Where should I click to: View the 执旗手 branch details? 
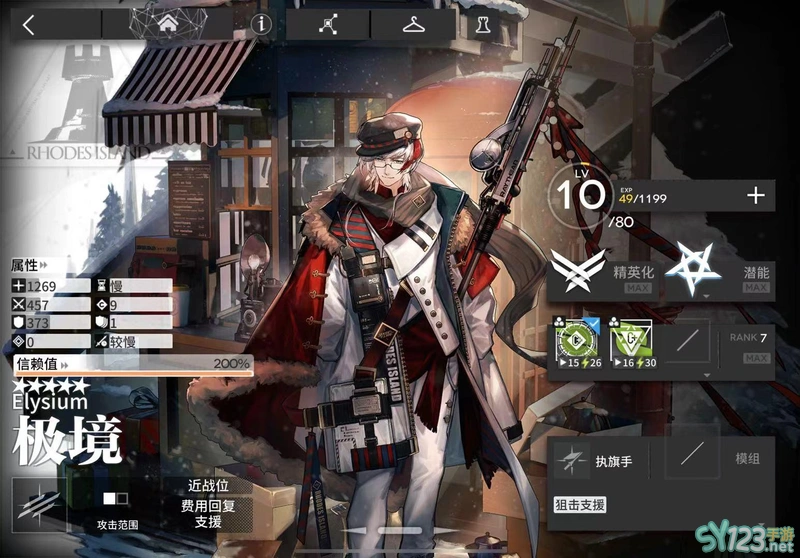point(600,461)
